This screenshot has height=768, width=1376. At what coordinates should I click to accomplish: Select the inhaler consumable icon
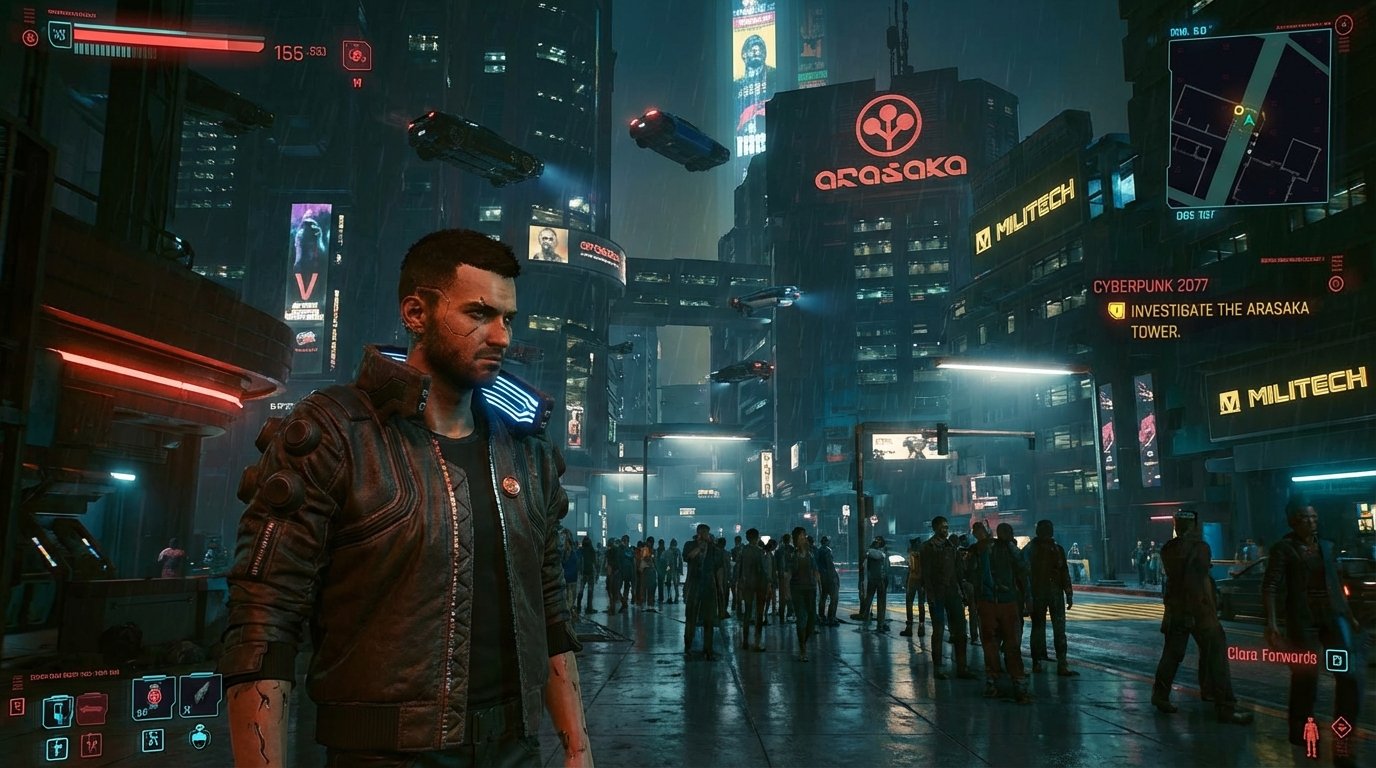tap(90, 745)
